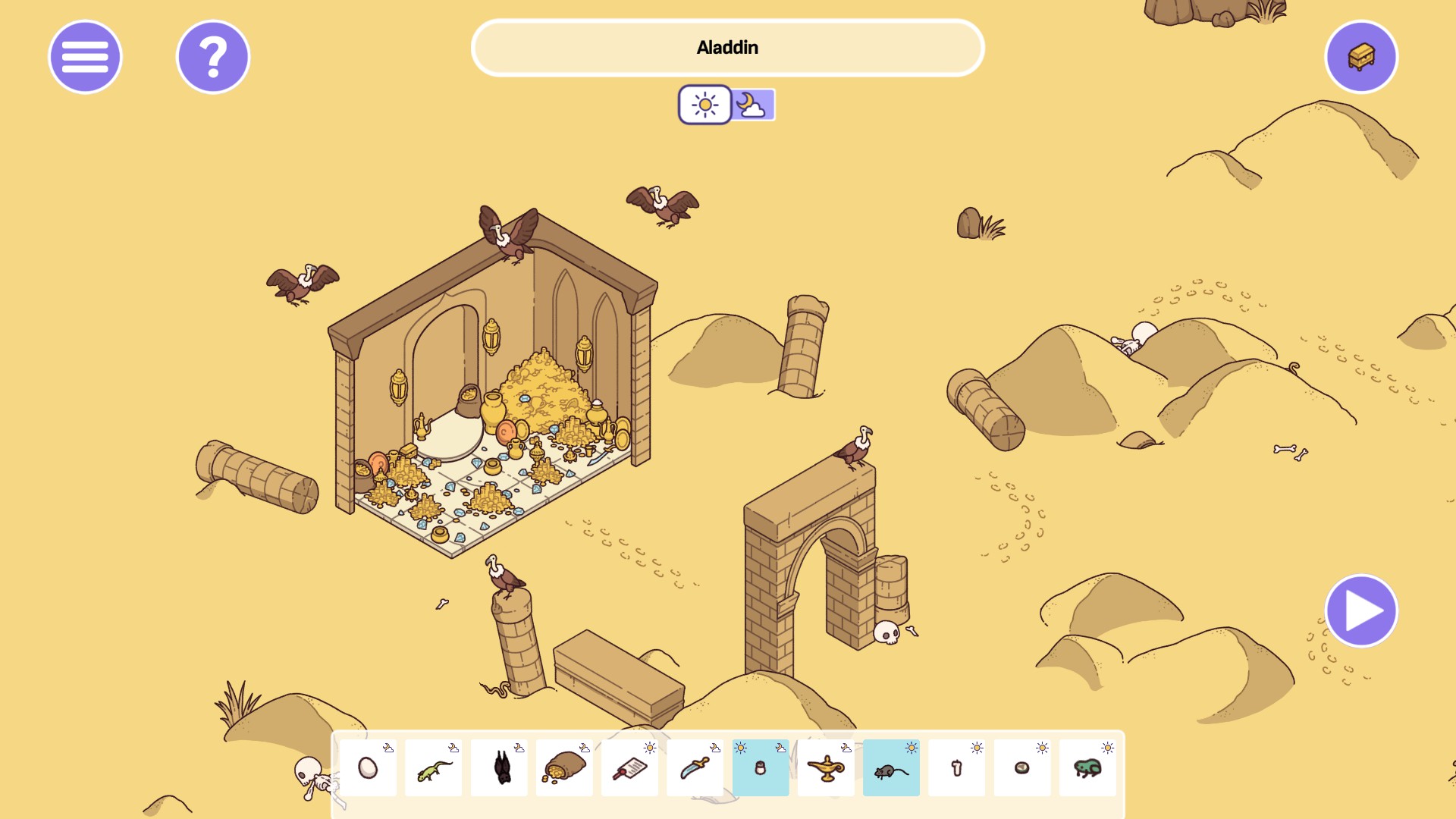The height and width of the screenshot is (819, 1456).
Task: Open the treasure chest collection
Action: pyautogui.click(x=1361, y=57)
